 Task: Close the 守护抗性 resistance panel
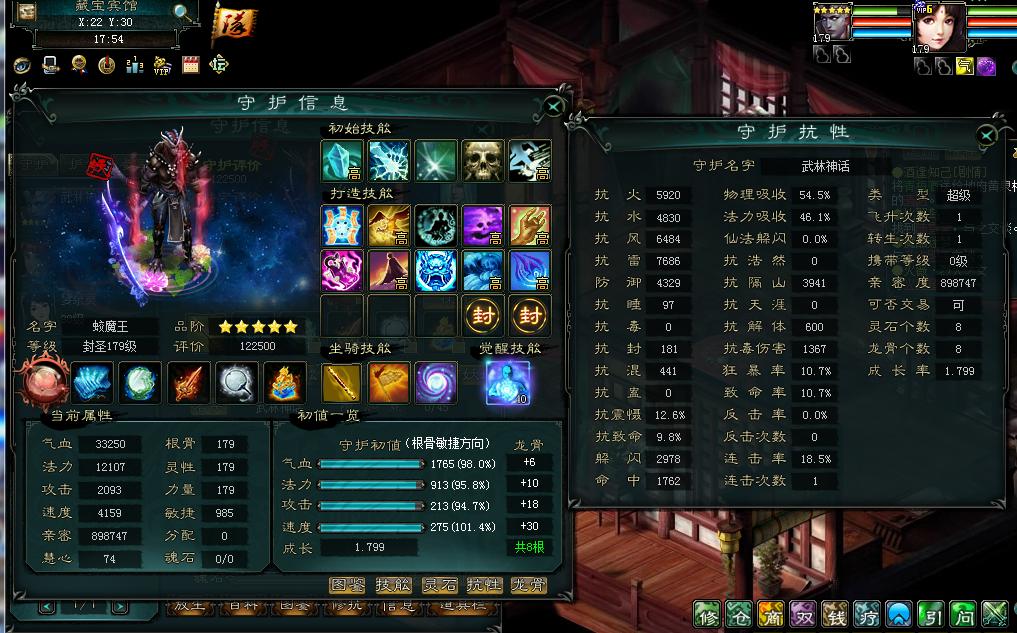pos(987,135)
